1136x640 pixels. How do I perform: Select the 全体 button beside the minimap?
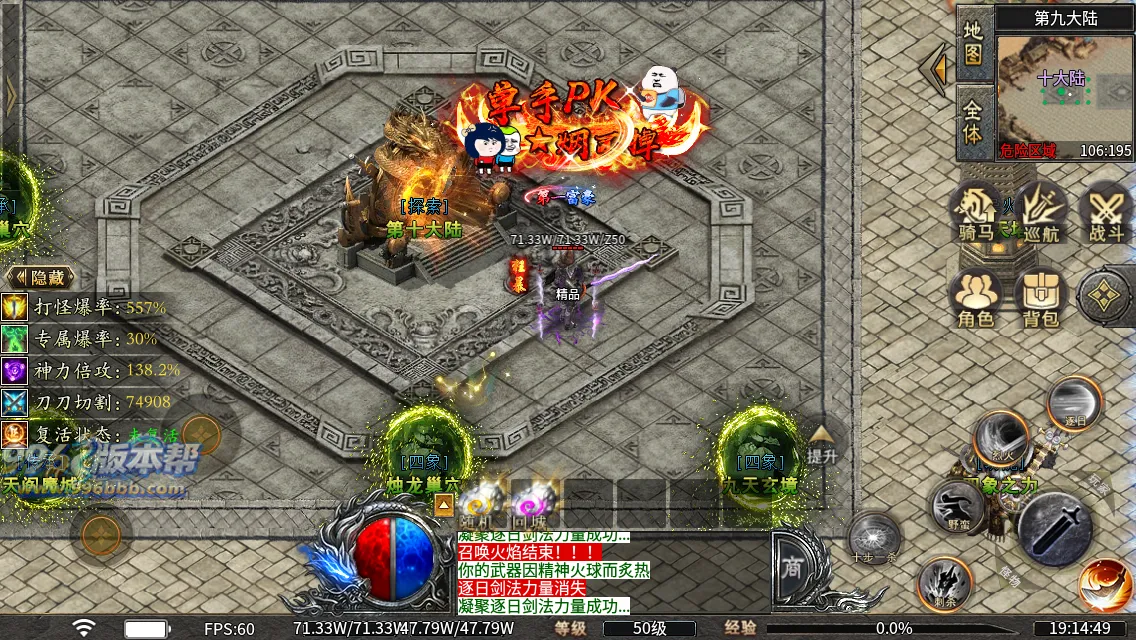coord(974,121)
